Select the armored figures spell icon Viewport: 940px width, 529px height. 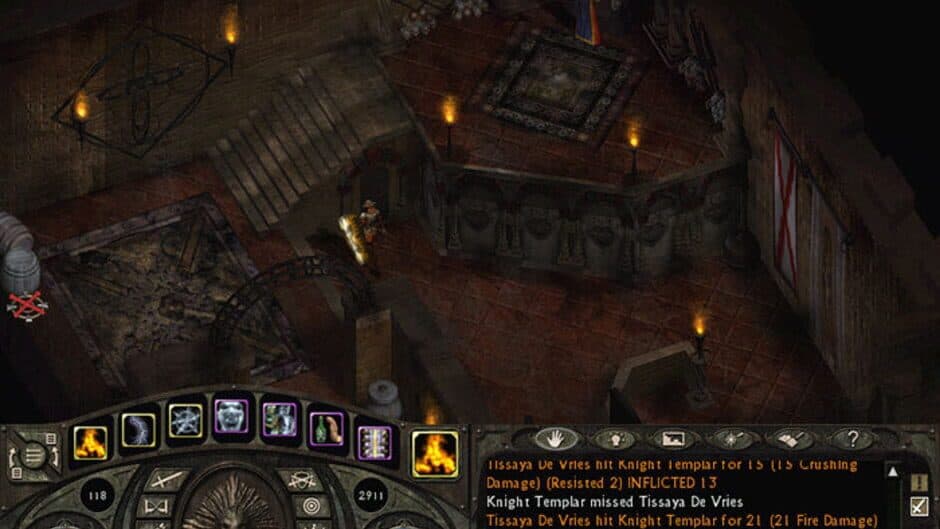[279, 419]
